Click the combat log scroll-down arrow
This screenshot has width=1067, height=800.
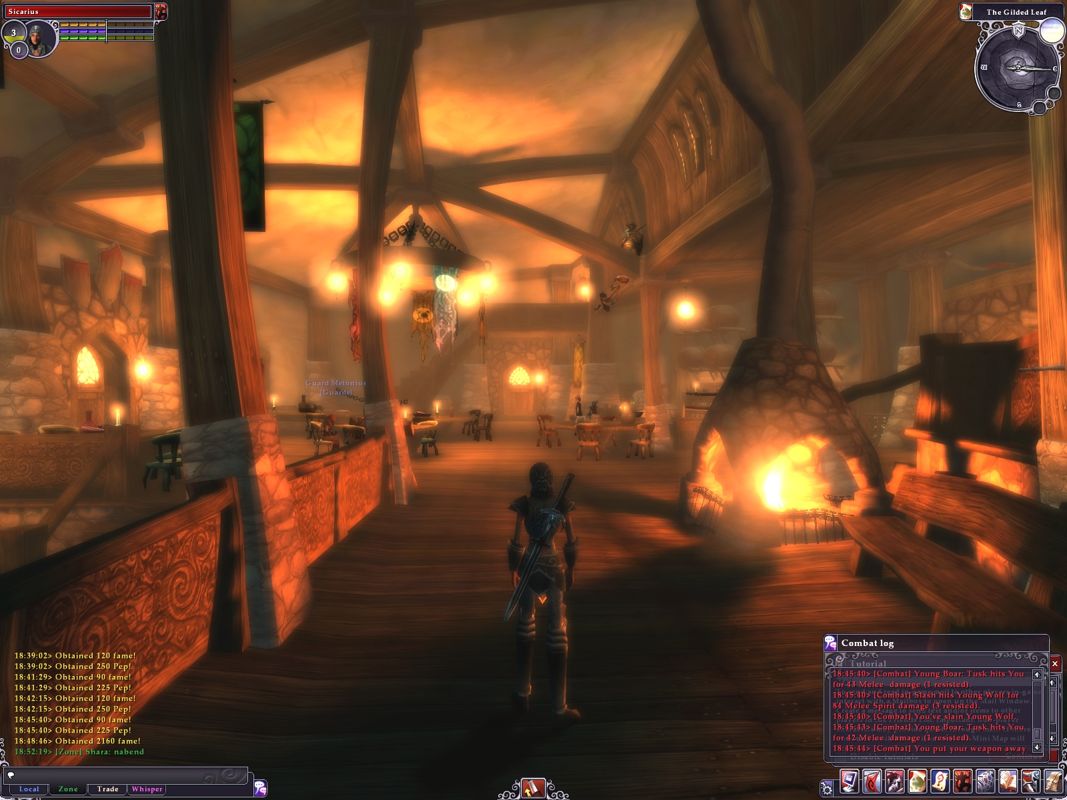(x=1037, y=746)
